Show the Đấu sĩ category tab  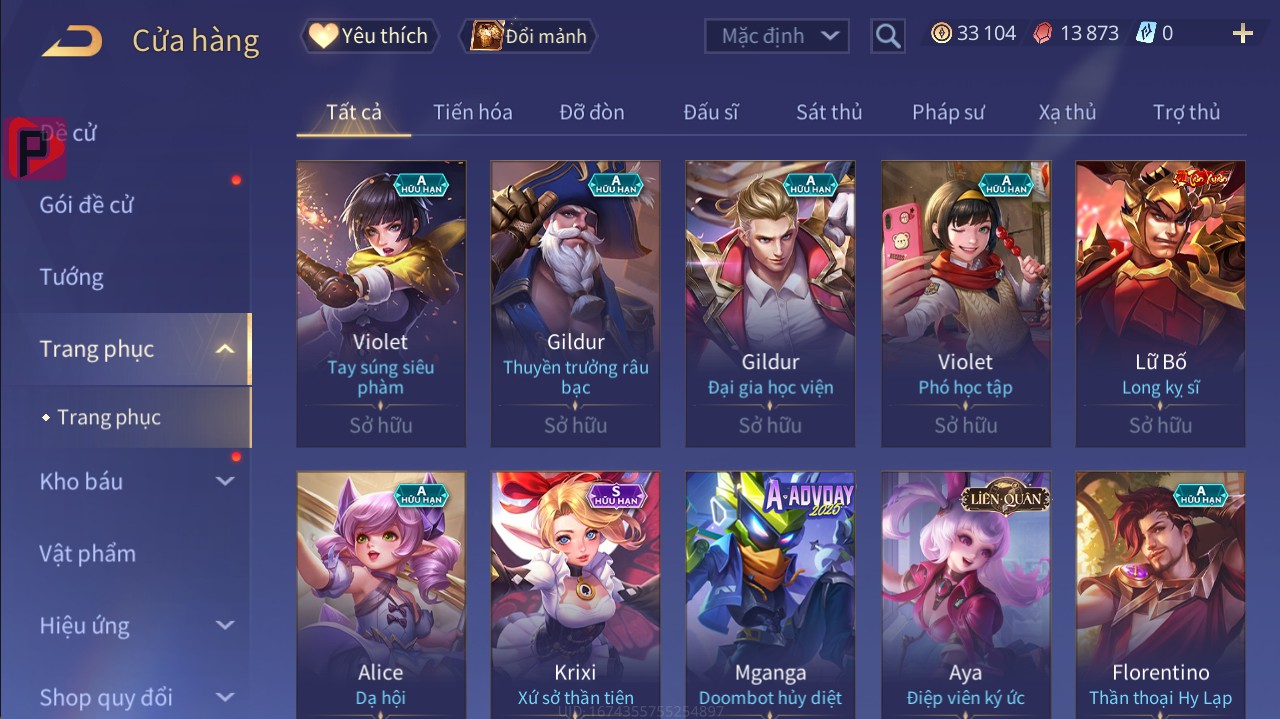click(x=711, y=112)
